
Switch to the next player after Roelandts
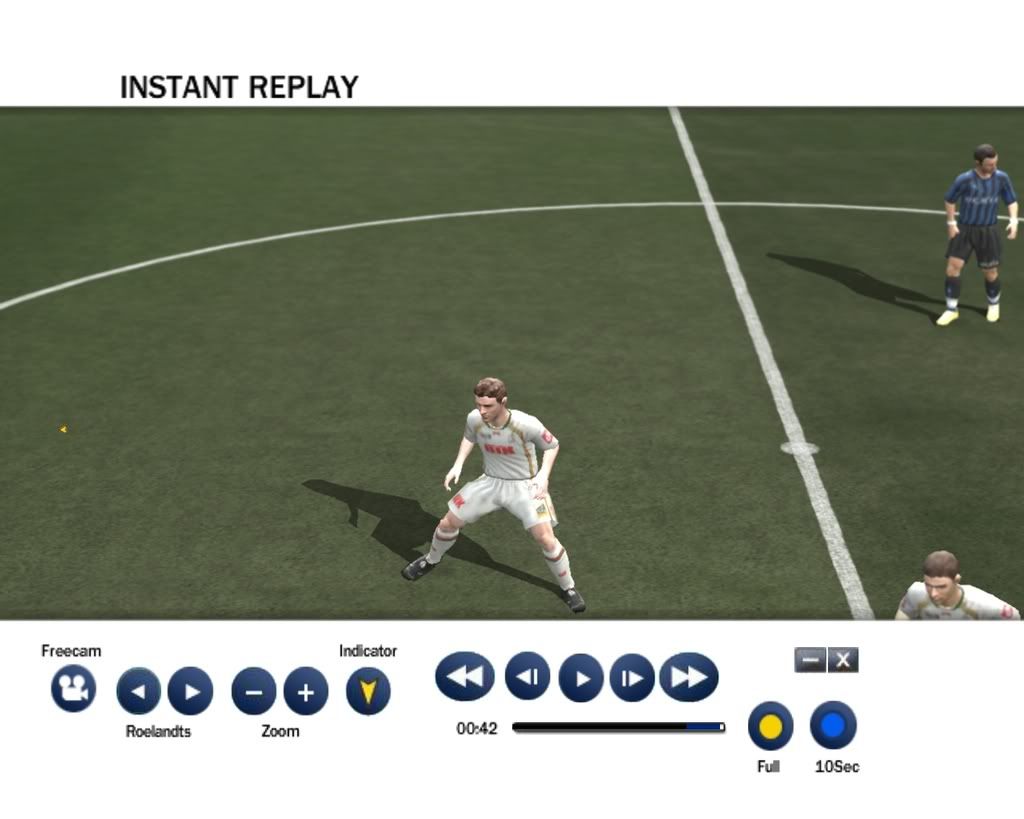tap(190, 691)
